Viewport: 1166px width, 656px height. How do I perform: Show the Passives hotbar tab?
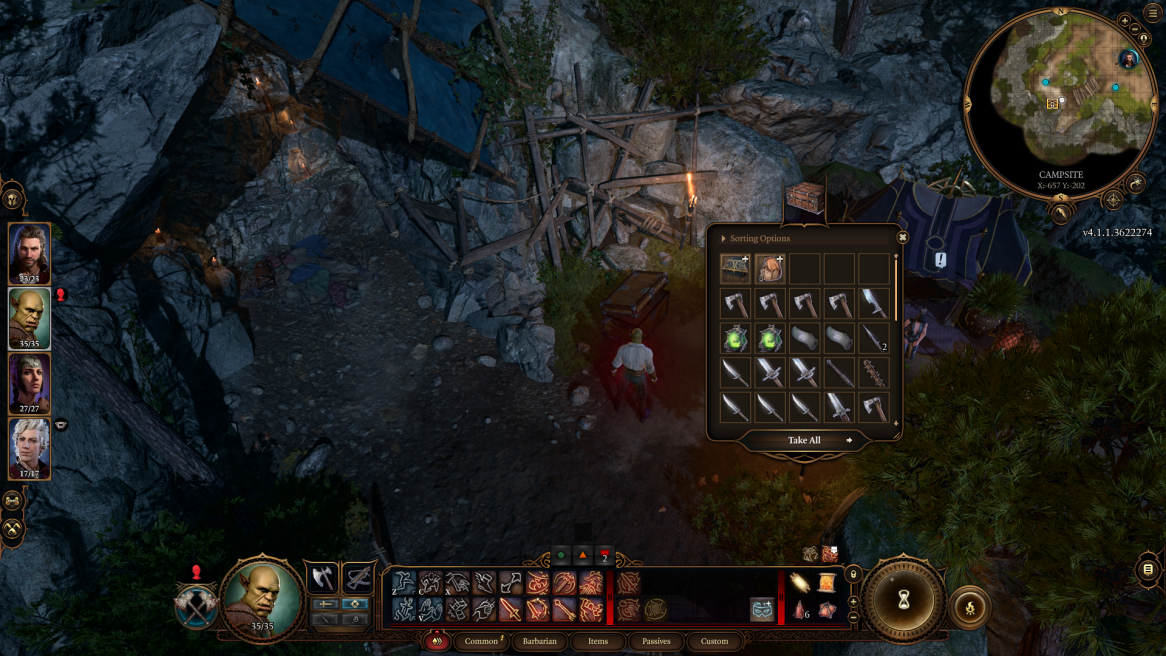656,641
